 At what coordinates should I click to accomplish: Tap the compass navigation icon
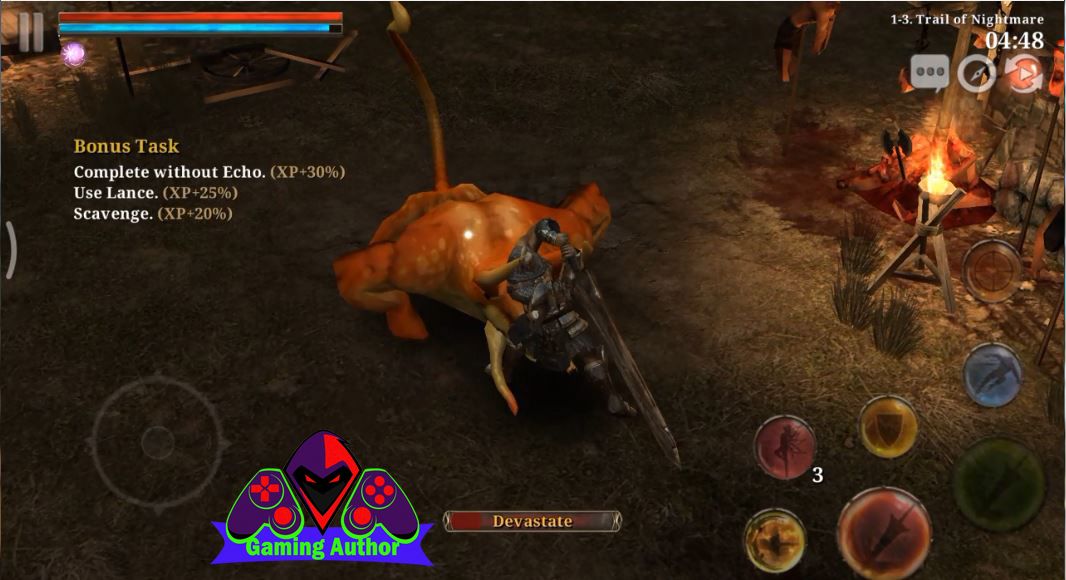[x=976, y=74]
